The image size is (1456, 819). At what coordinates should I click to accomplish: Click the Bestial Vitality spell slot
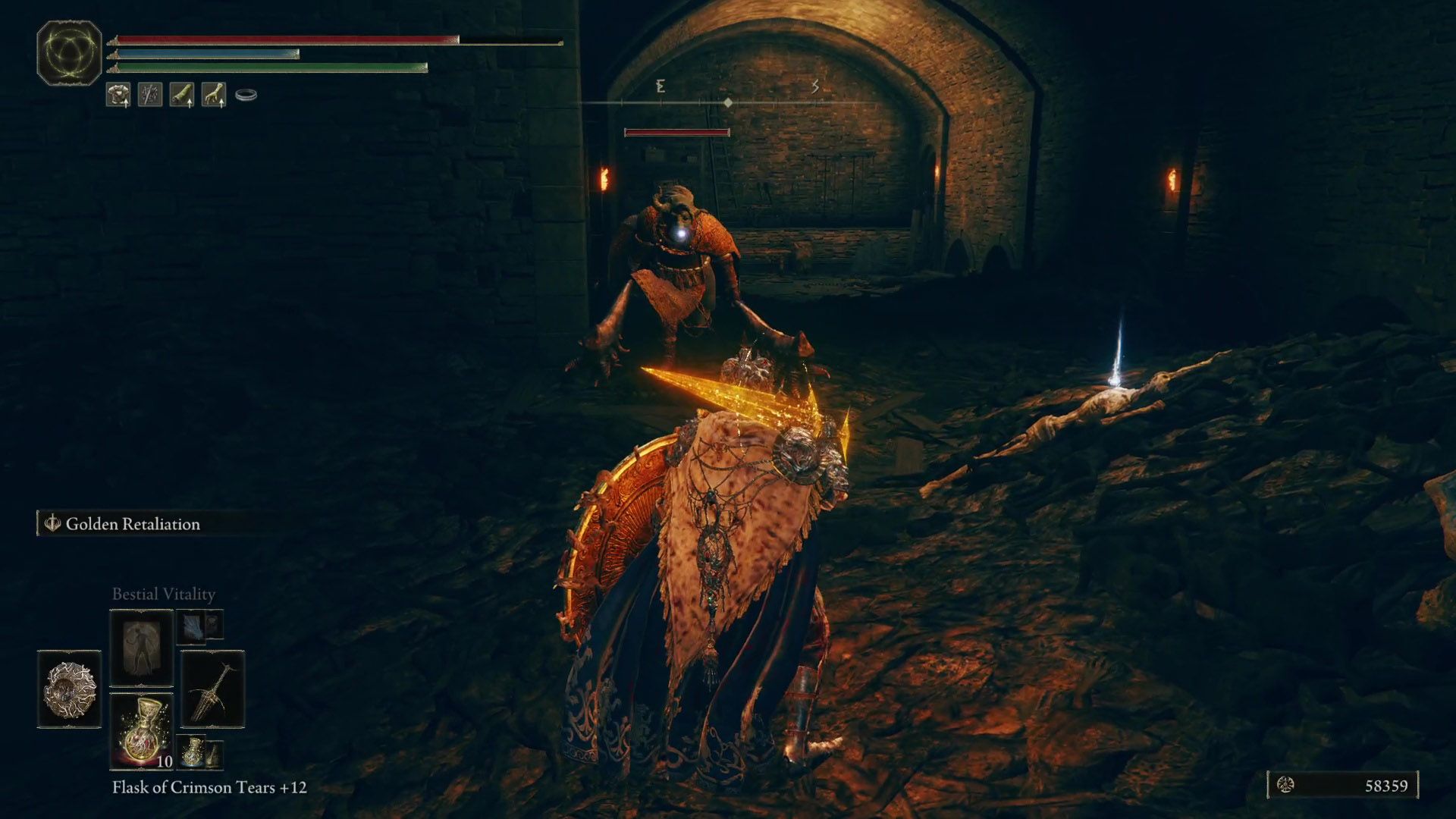[142, 647]
